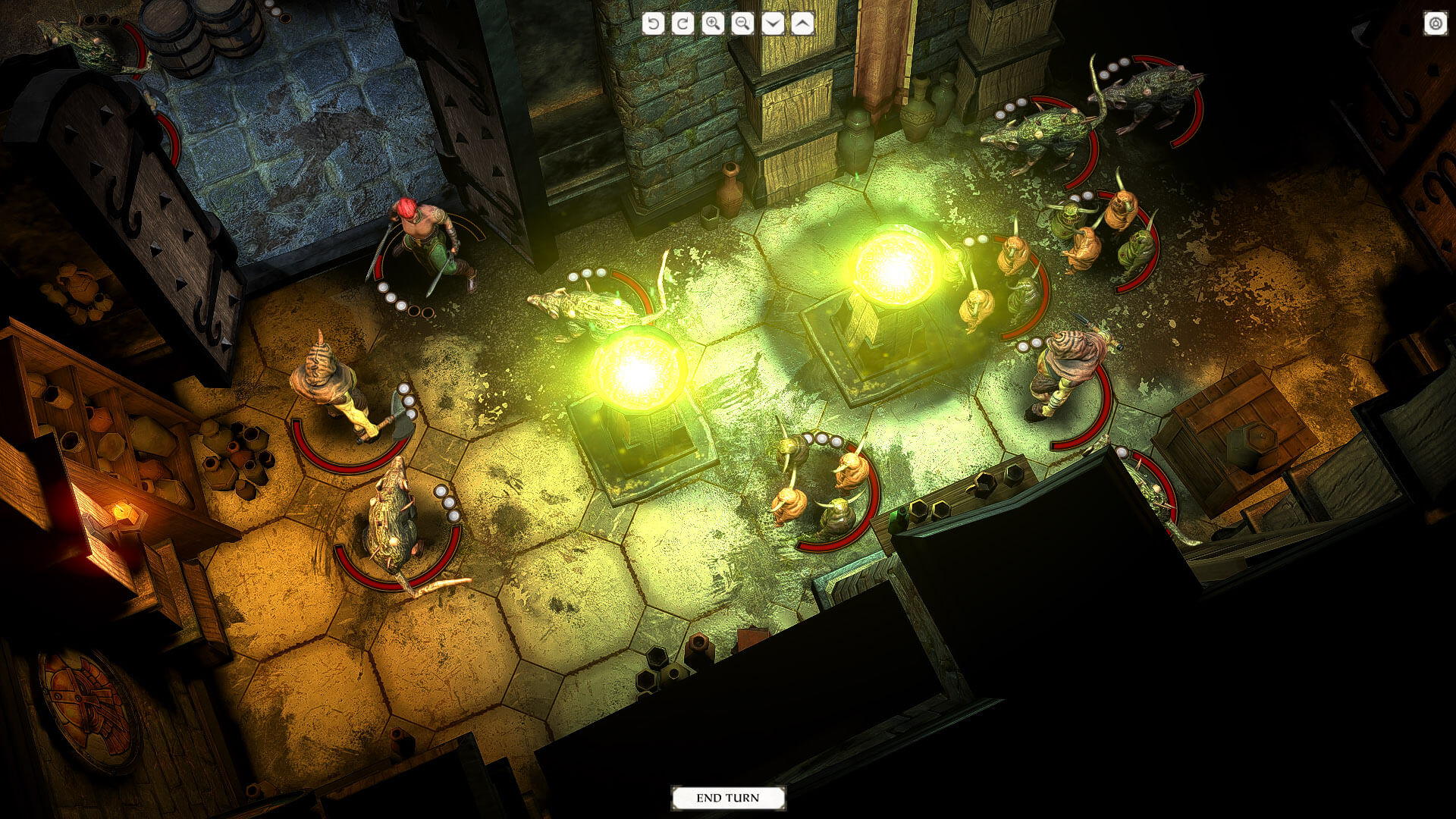Click the up chevron camera button
Viewport: 1456px width, 819px height.
tap(802, 24)
